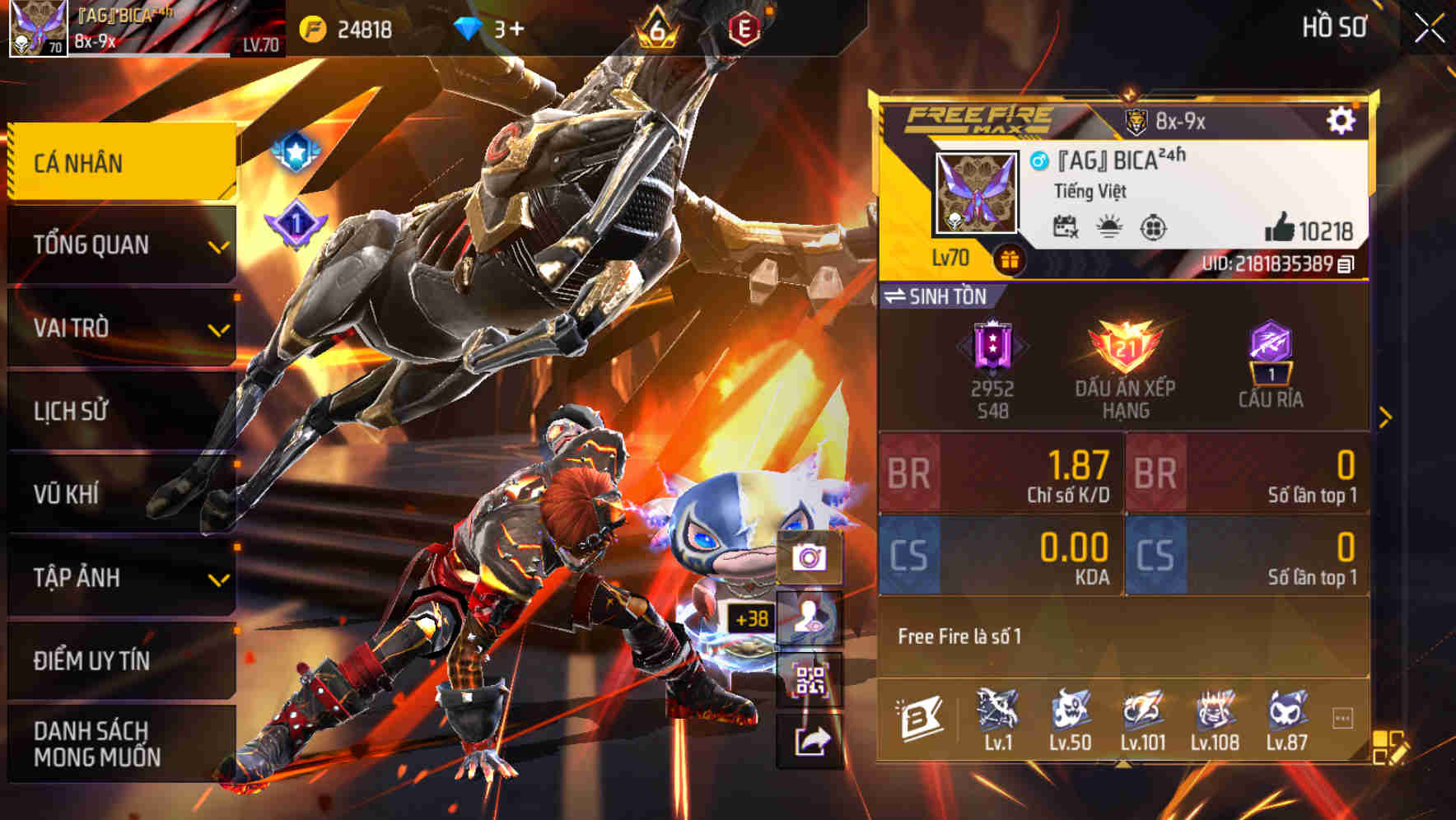Switch to the VŨ KHÍ tab
1456x820 pixels.
[x=119, y=494]
